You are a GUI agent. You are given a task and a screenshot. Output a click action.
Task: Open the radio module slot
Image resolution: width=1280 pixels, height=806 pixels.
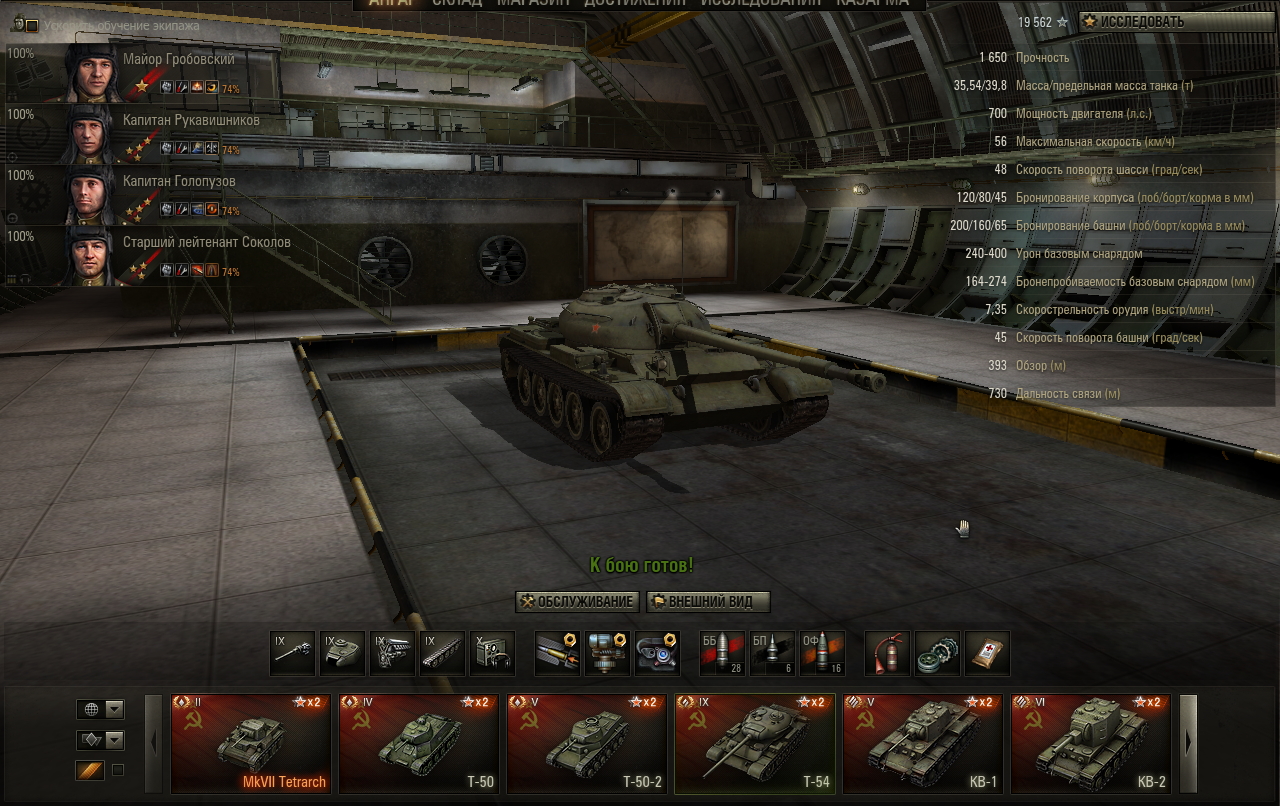tap(493, 653)
